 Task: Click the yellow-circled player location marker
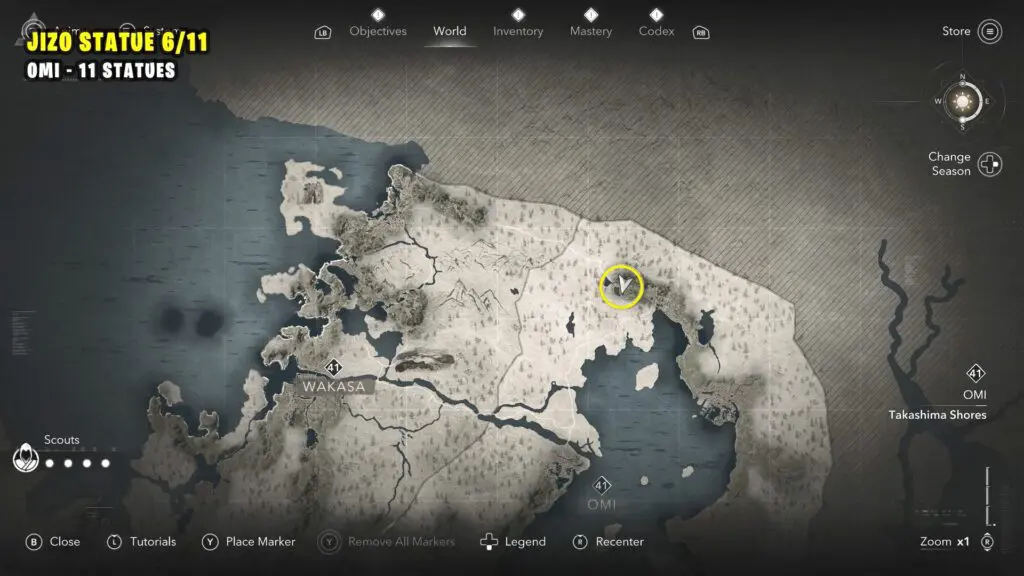pos(621,287)
